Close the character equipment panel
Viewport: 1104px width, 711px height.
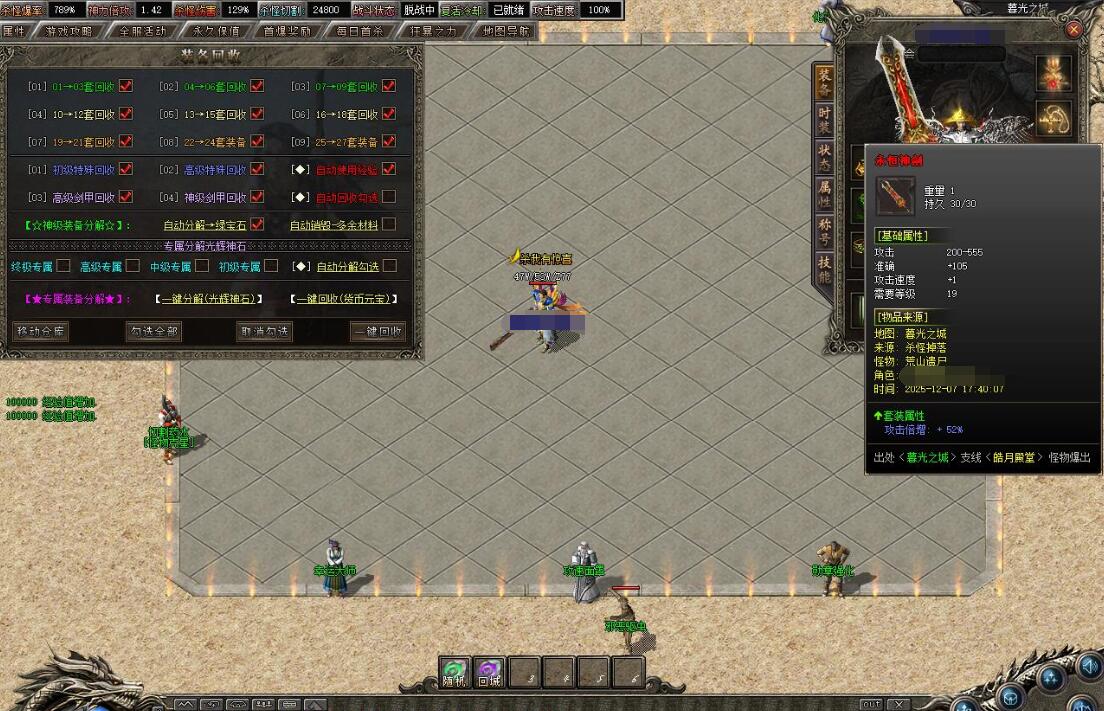(1074, 29)
